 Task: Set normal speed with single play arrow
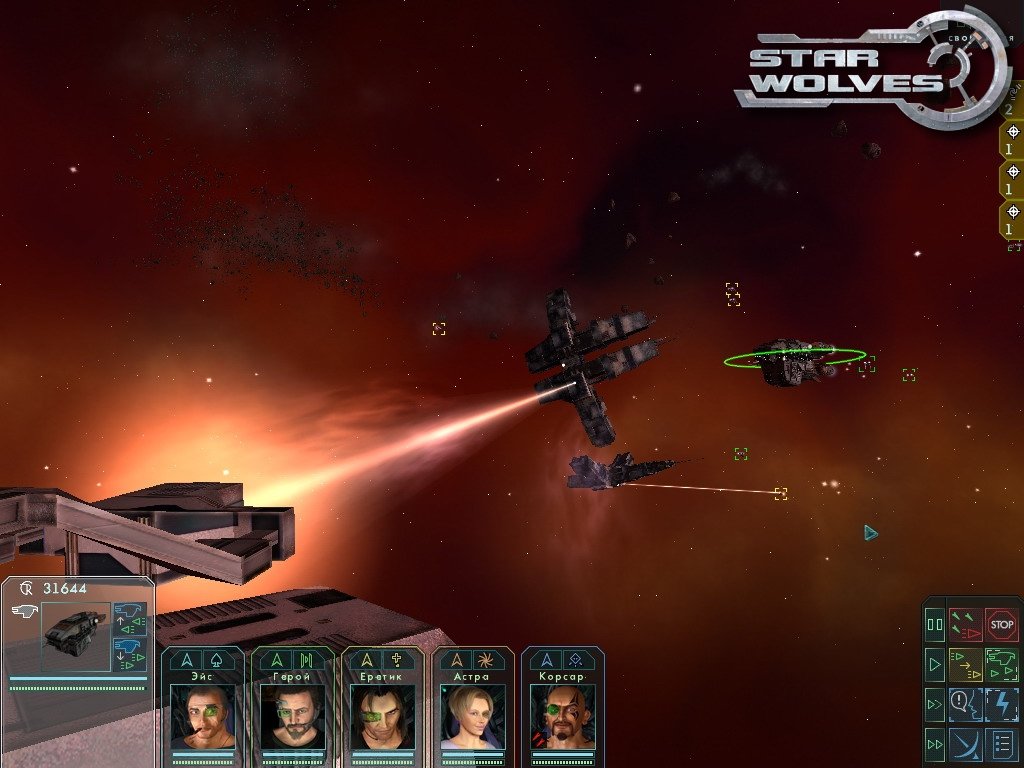point(935,664)
